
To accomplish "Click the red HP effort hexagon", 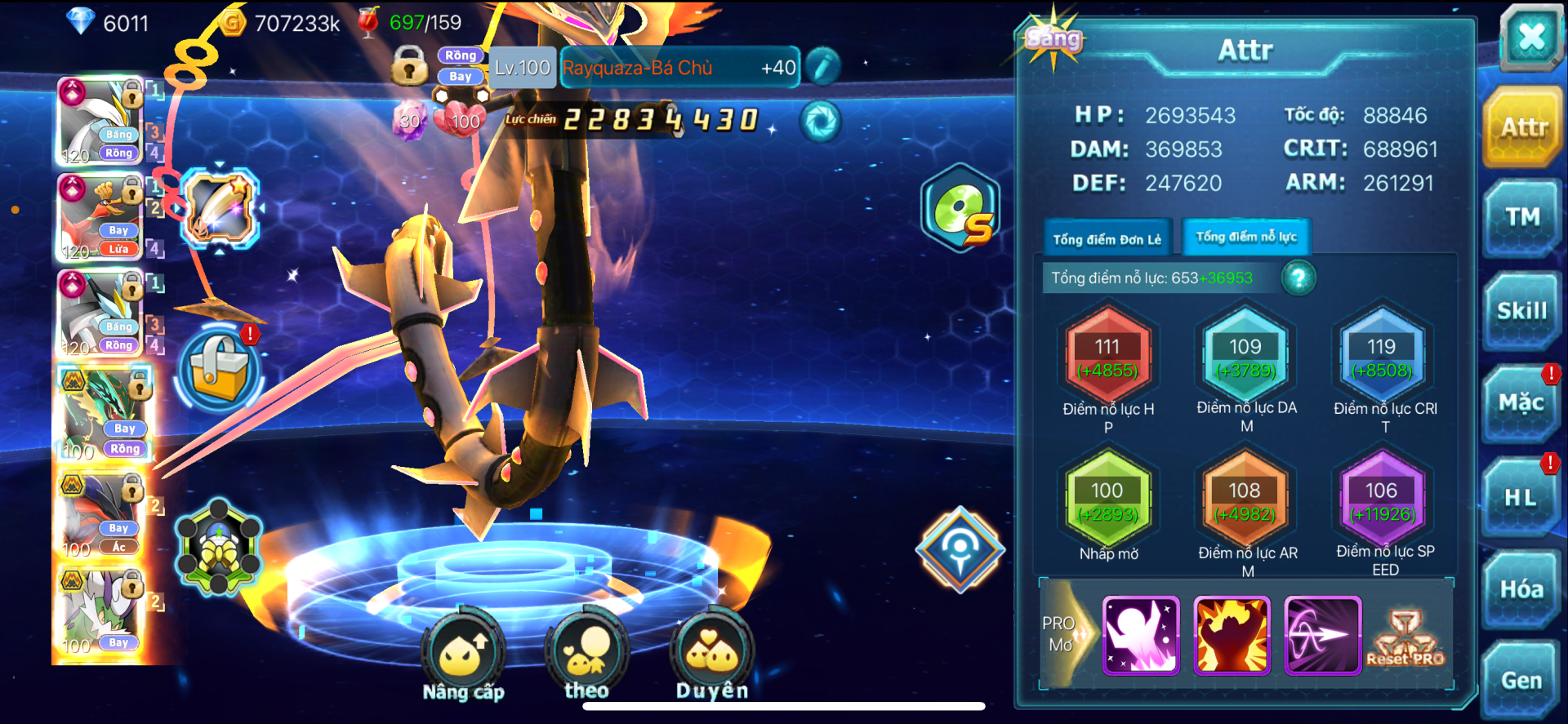I will click(x=1107, y=358).
